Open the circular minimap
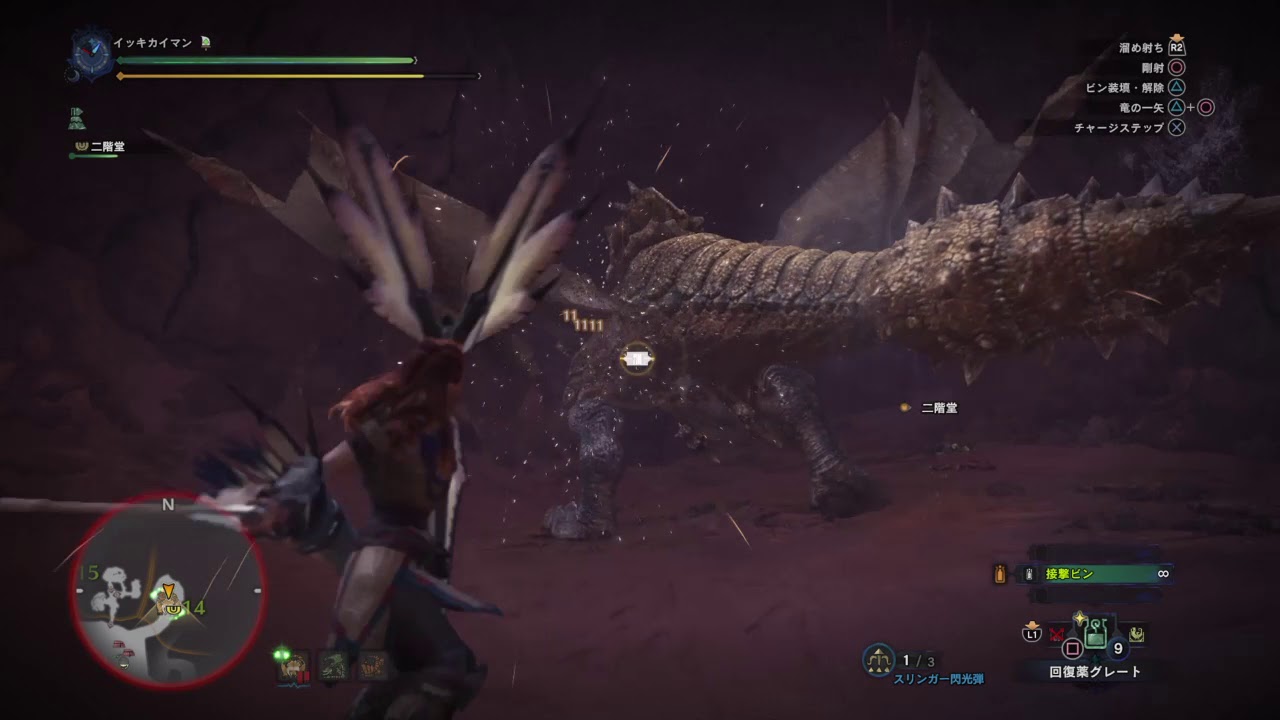 168,592
